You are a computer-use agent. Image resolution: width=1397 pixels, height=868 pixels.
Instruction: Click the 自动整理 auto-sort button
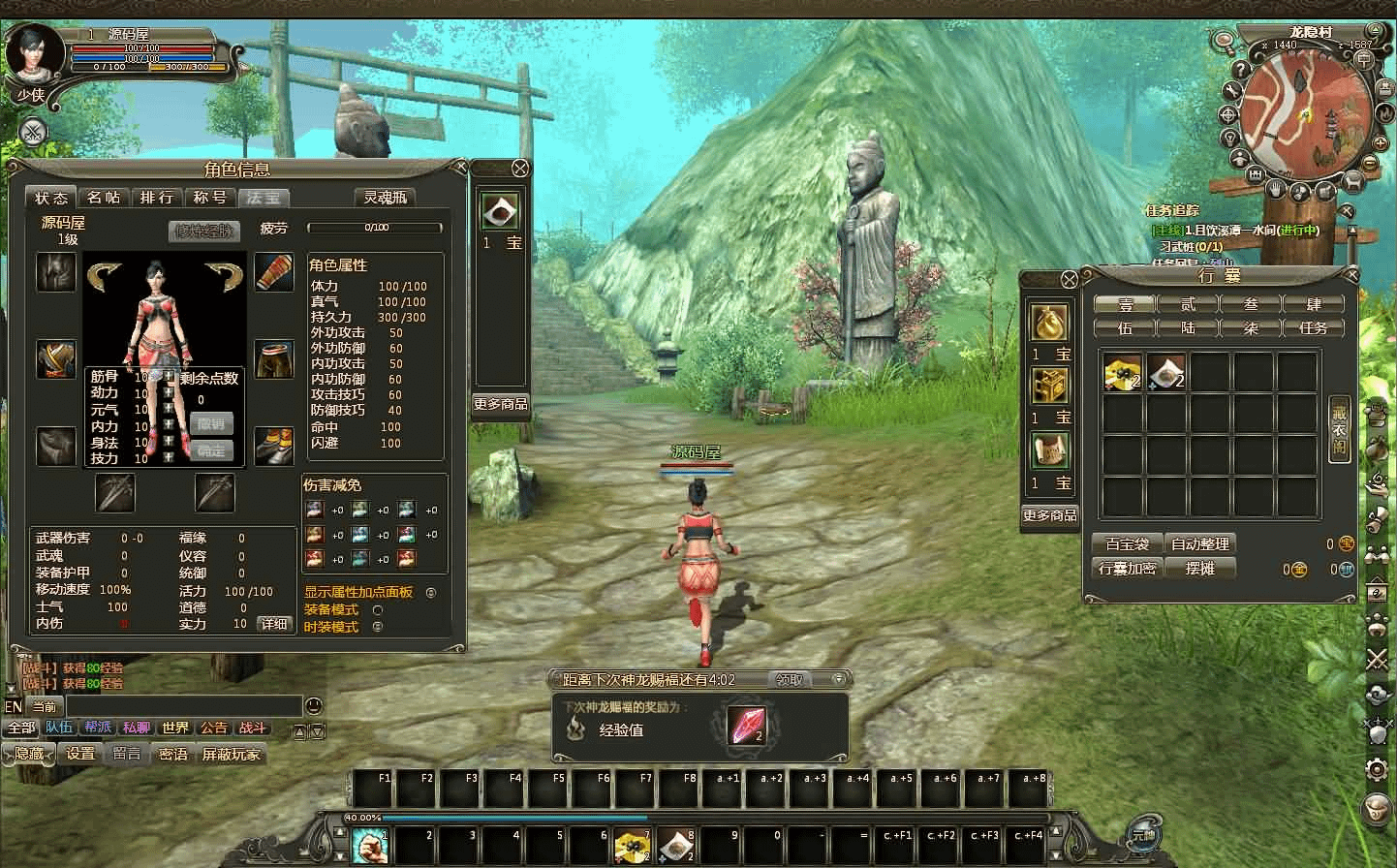(x=1199, y=544)
